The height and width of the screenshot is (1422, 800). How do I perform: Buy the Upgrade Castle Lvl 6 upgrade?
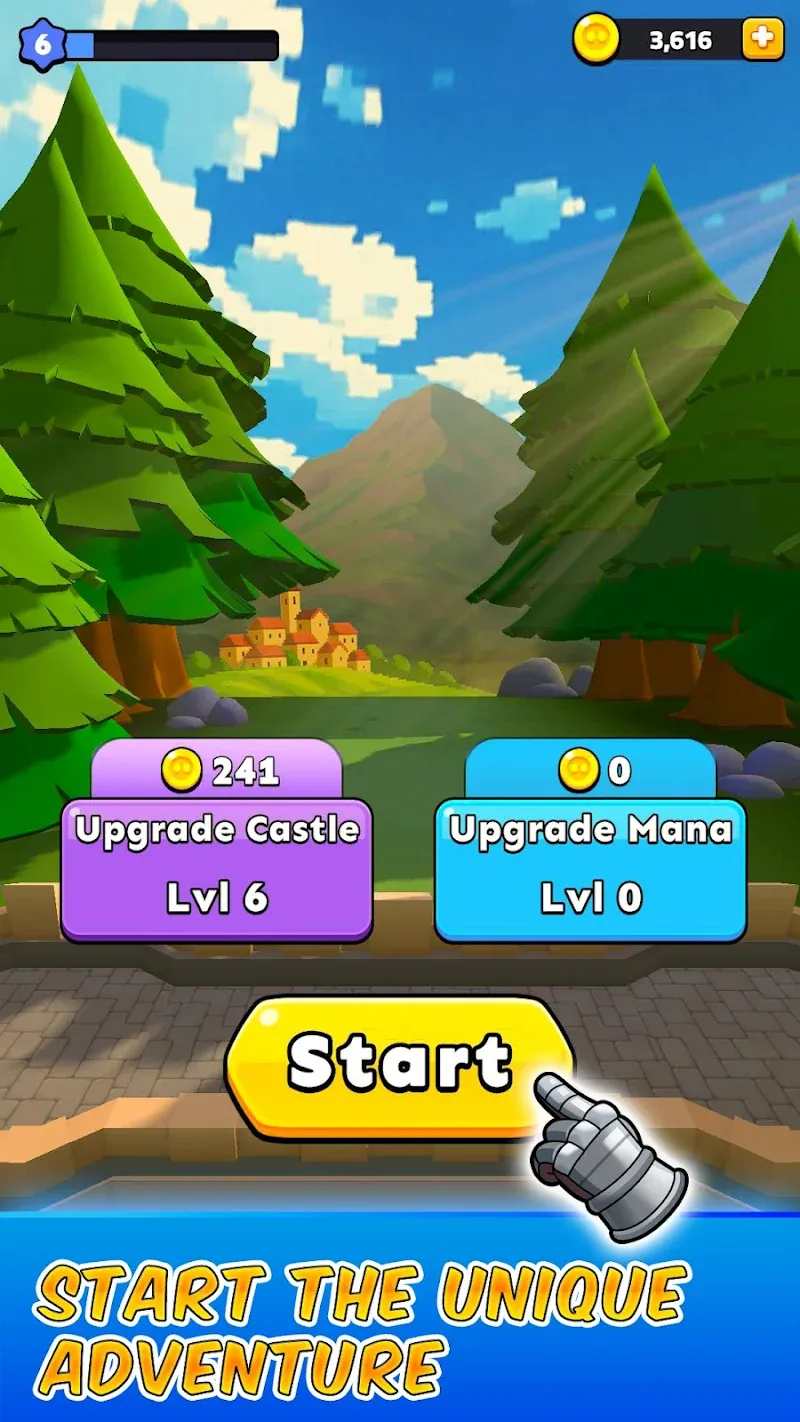coord(216,866)
